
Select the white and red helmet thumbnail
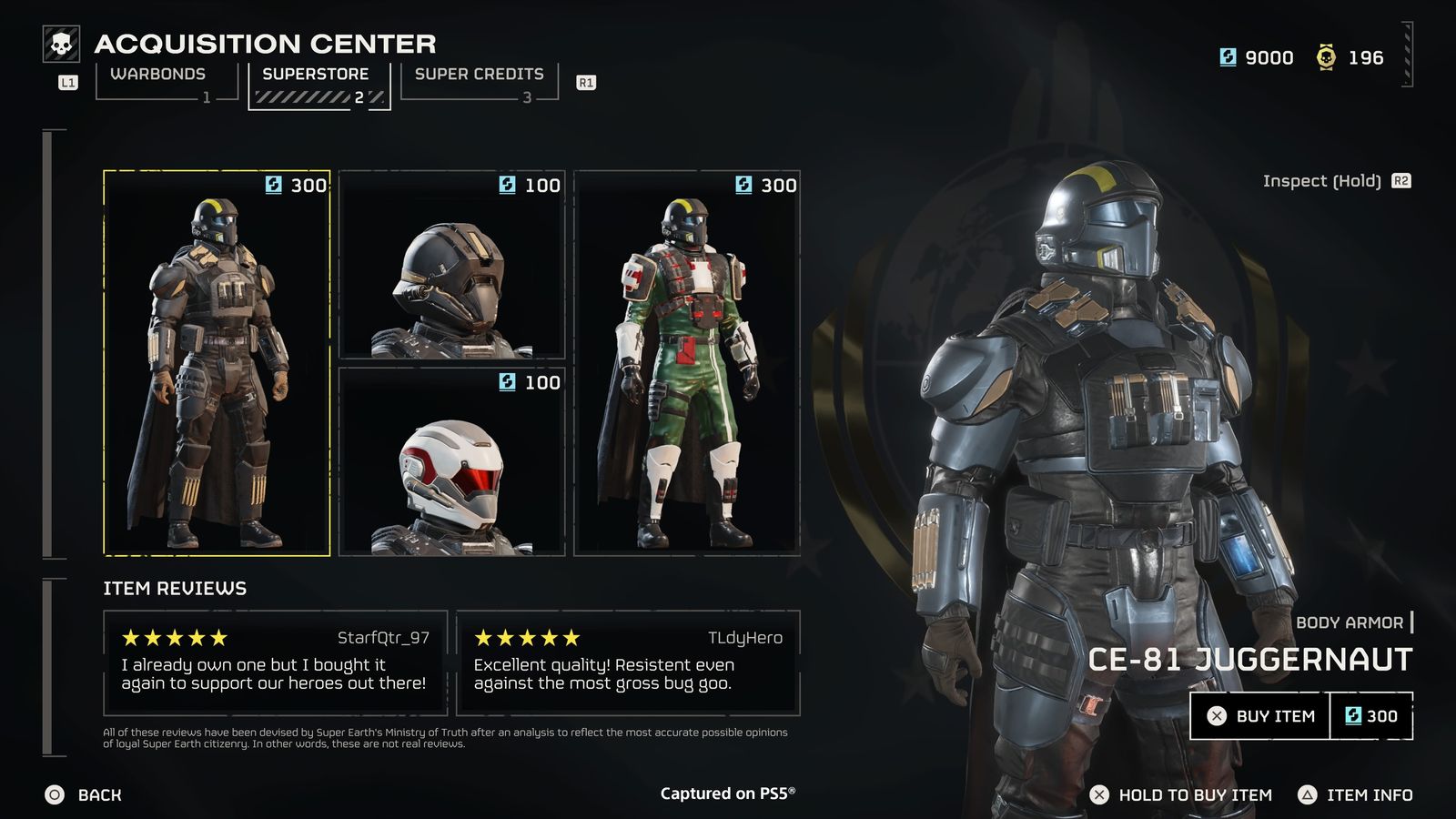tap(452, 464)
